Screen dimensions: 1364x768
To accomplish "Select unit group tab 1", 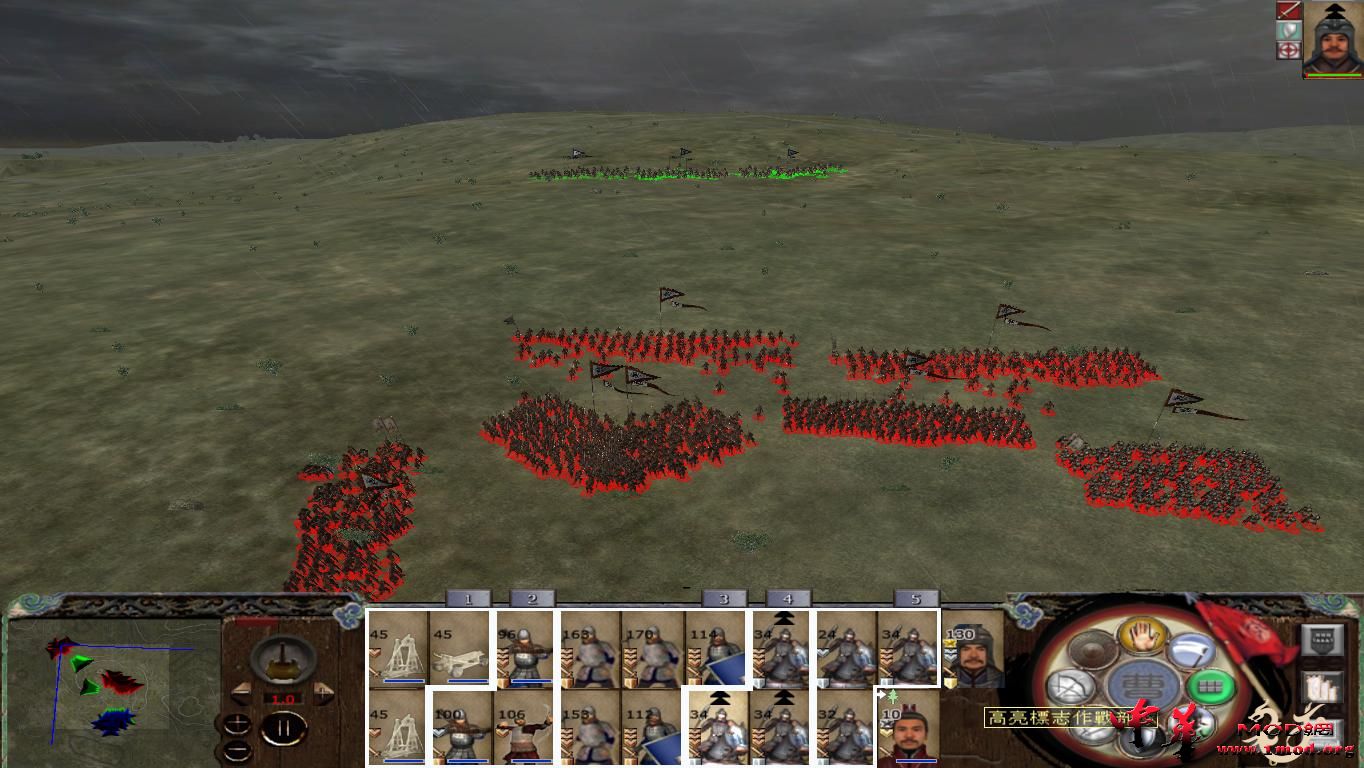I will click(468, 599).
